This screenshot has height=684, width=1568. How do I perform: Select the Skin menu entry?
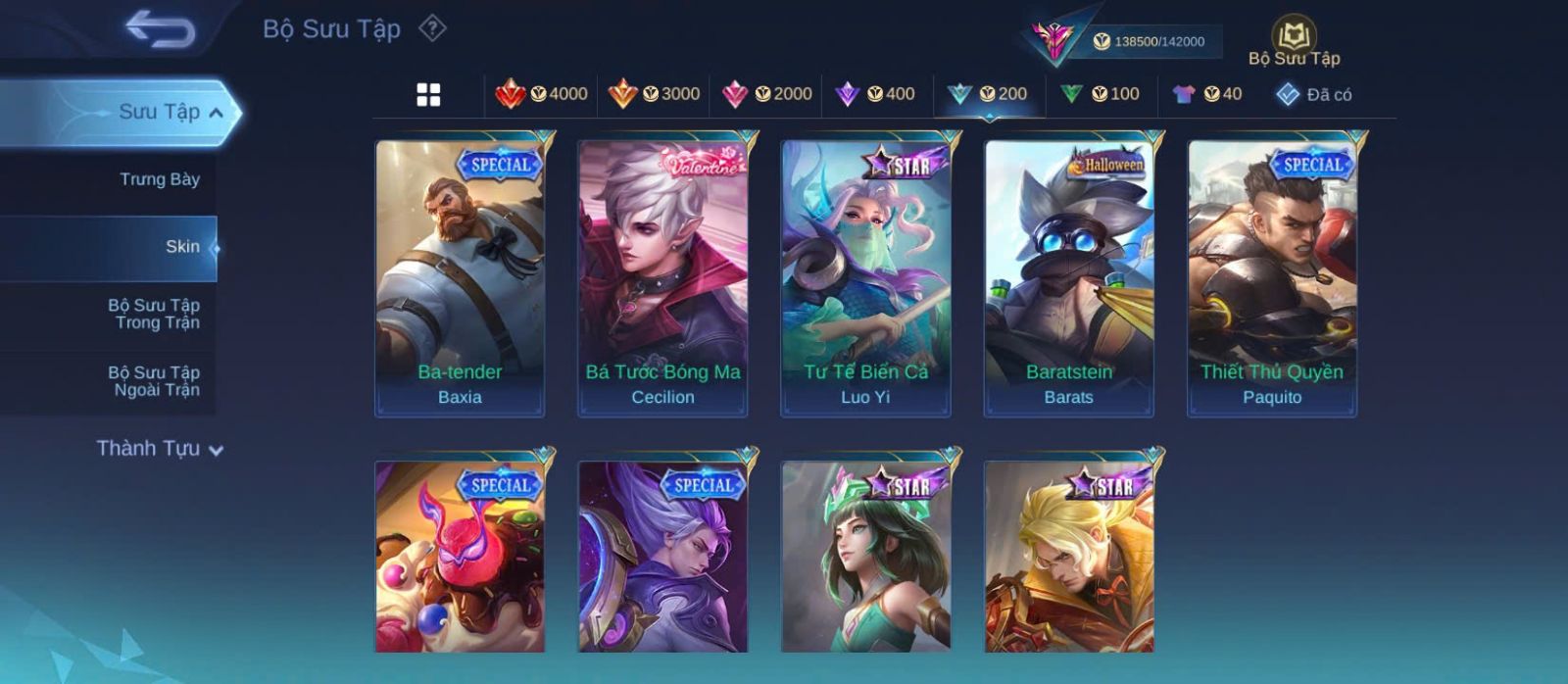click(x=181, y=247)
